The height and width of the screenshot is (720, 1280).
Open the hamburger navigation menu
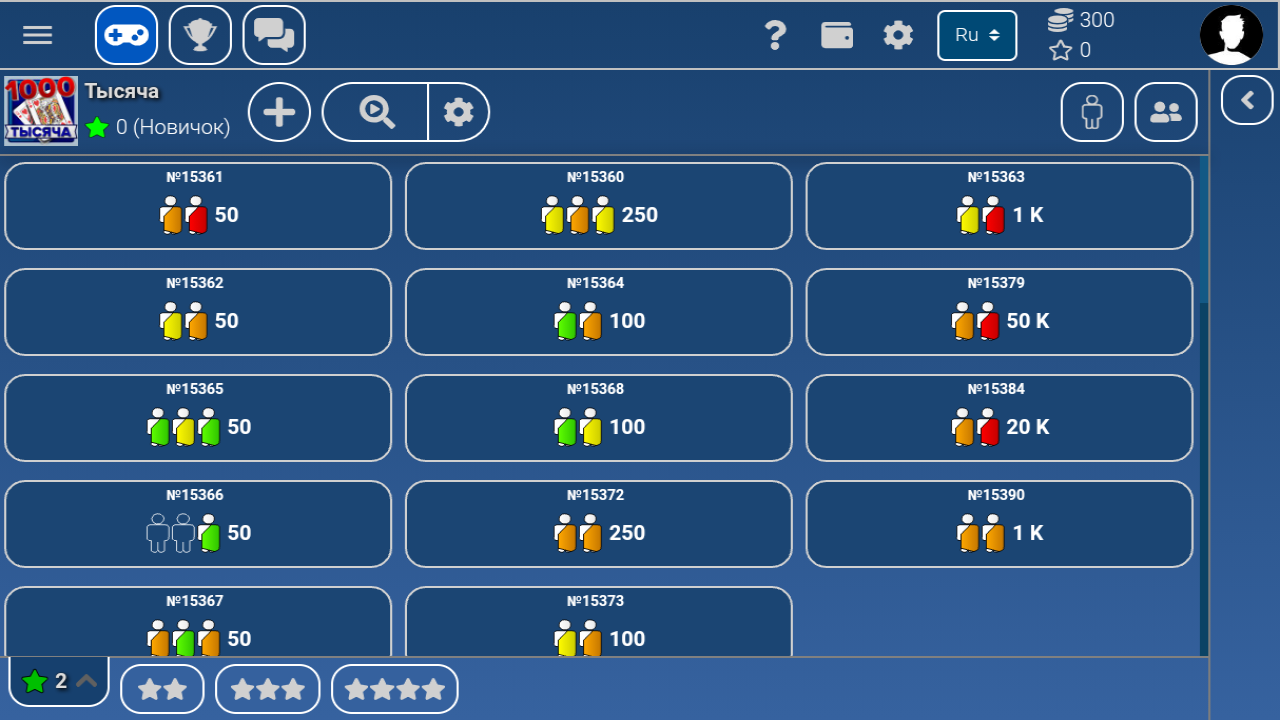point(37,34)
